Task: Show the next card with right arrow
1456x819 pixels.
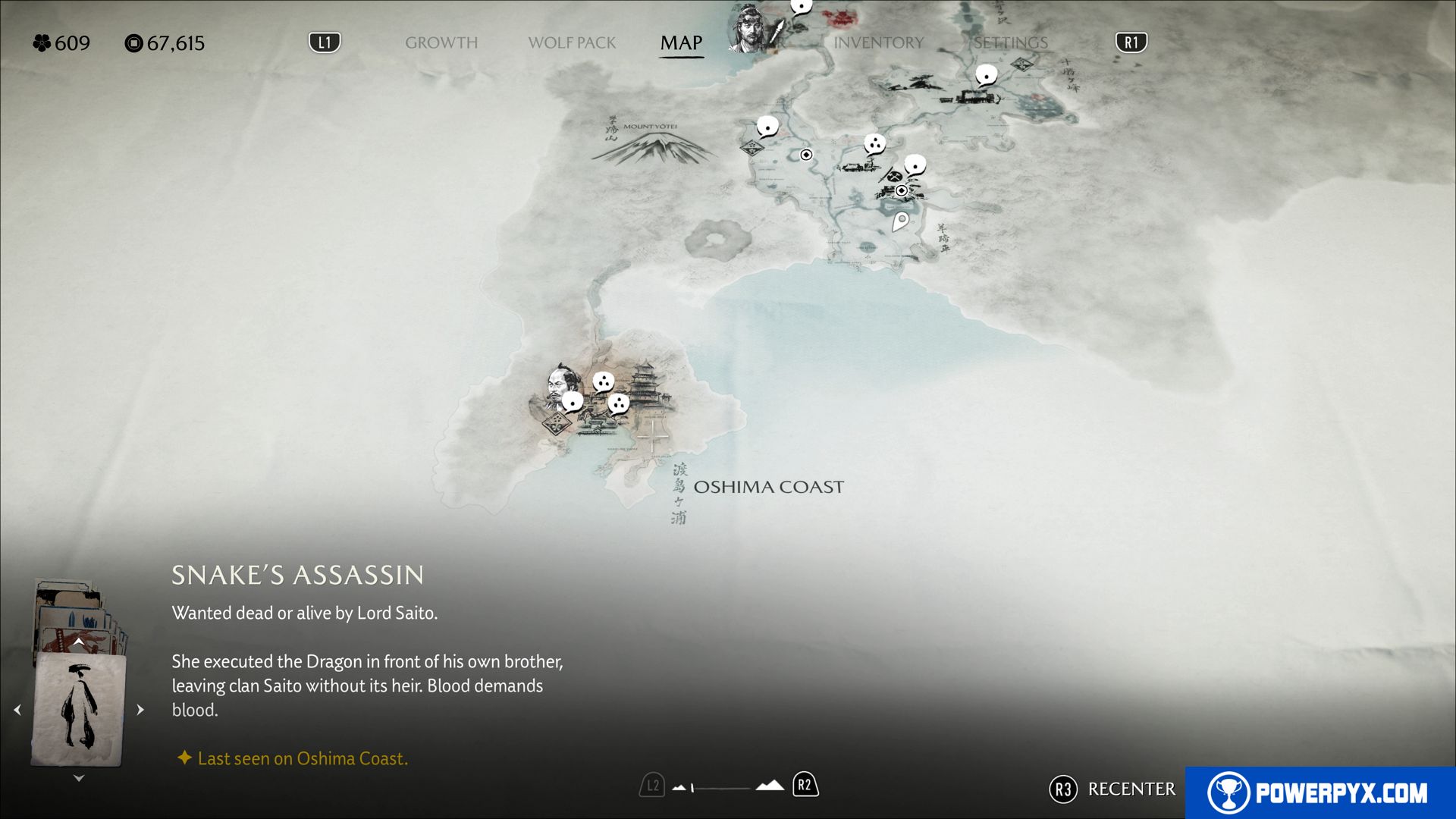Action: tap(140, 710)
